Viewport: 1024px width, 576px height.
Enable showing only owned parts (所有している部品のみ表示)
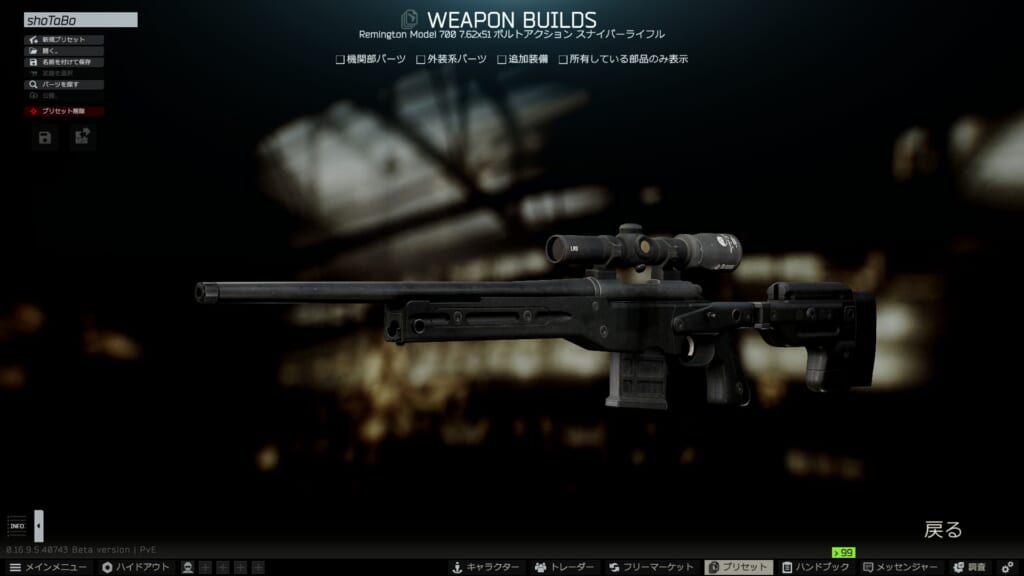(x=564, y=59)
